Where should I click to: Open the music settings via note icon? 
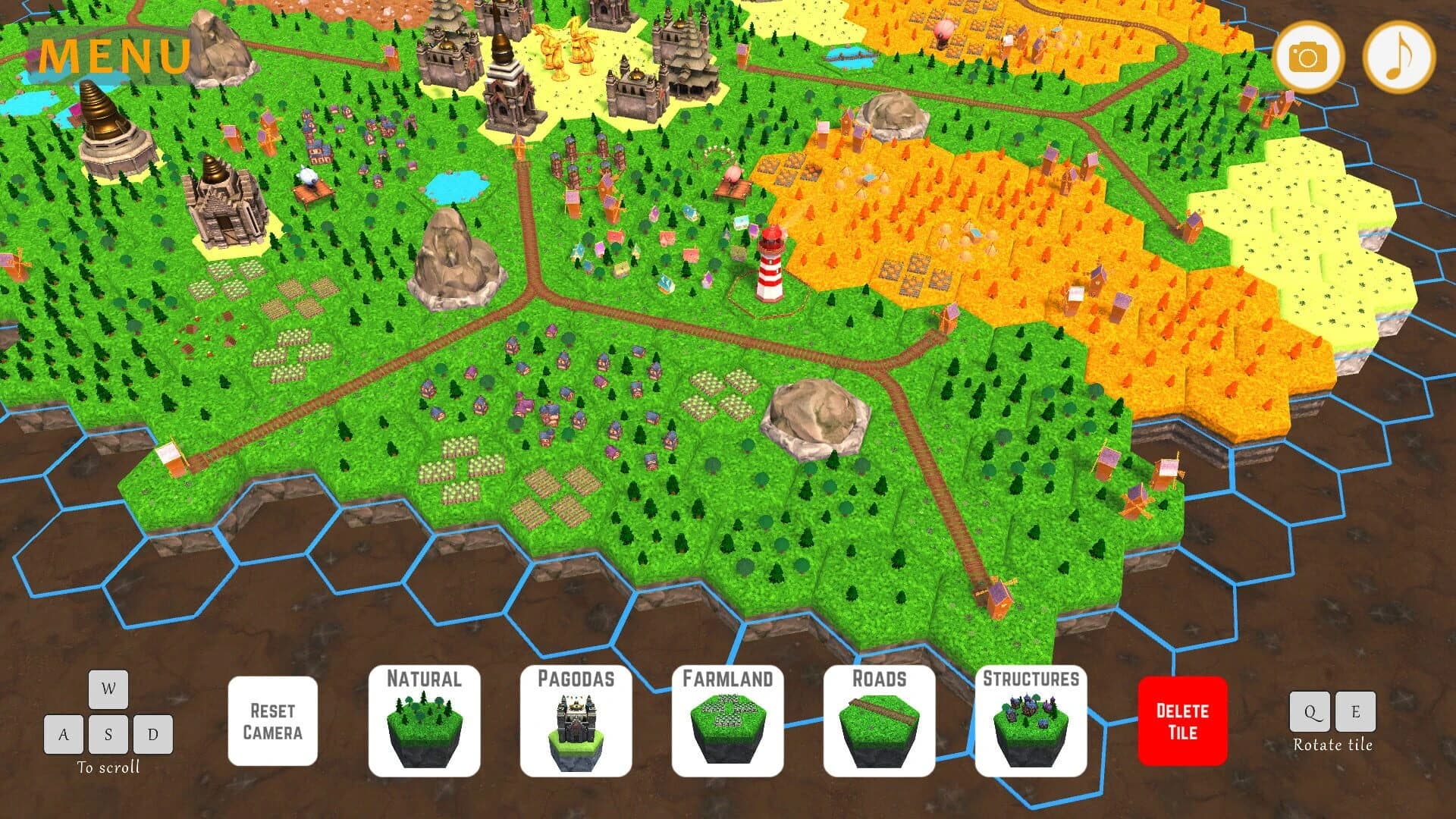coord(1398,57)
